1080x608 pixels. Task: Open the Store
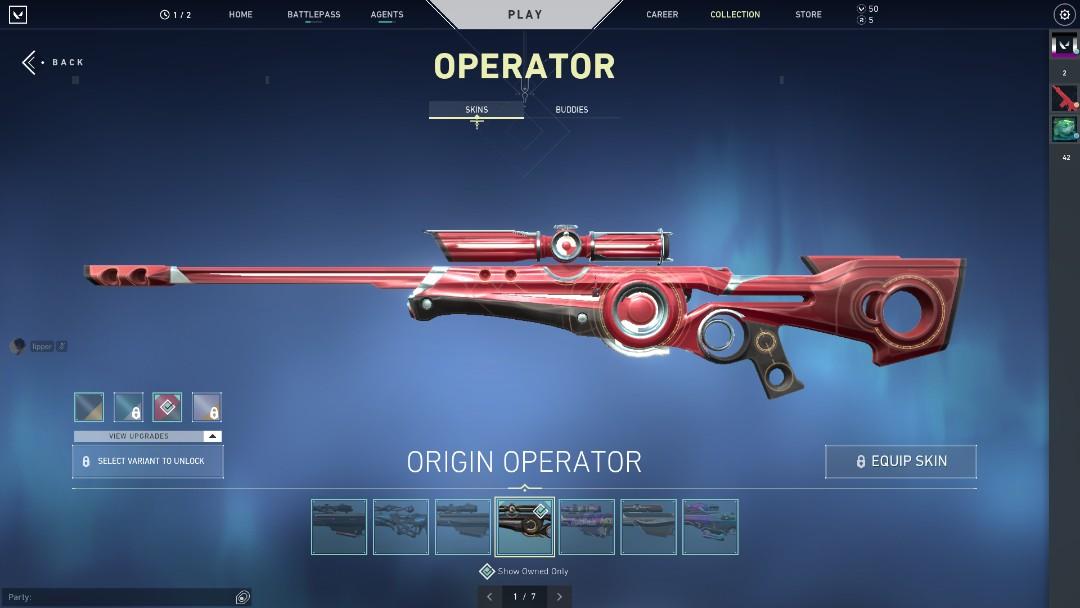[808, 15]
